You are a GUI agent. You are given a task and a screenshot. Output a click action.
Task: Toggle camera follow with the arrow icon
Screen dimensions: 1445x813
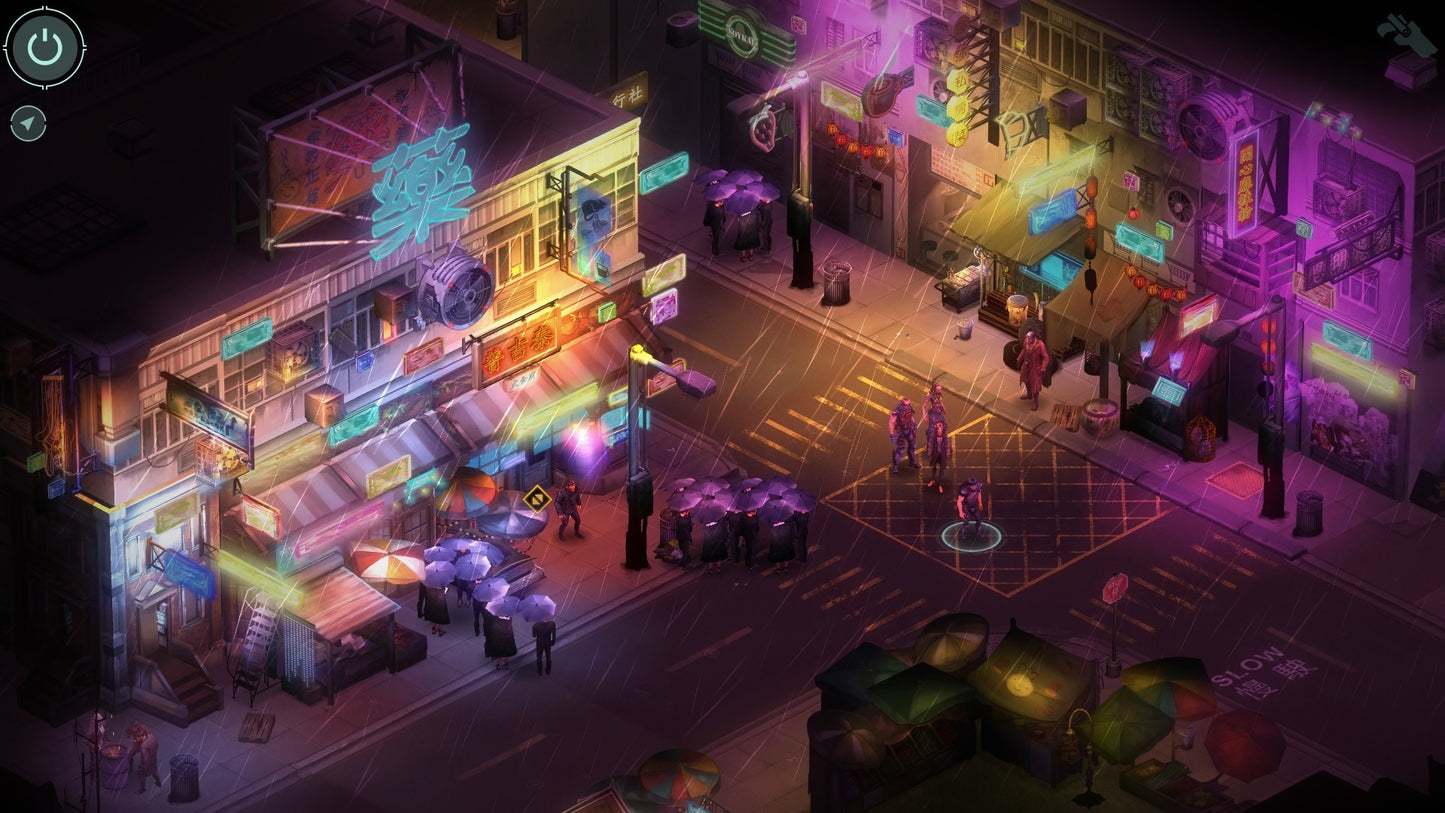(x=30, y=122)
